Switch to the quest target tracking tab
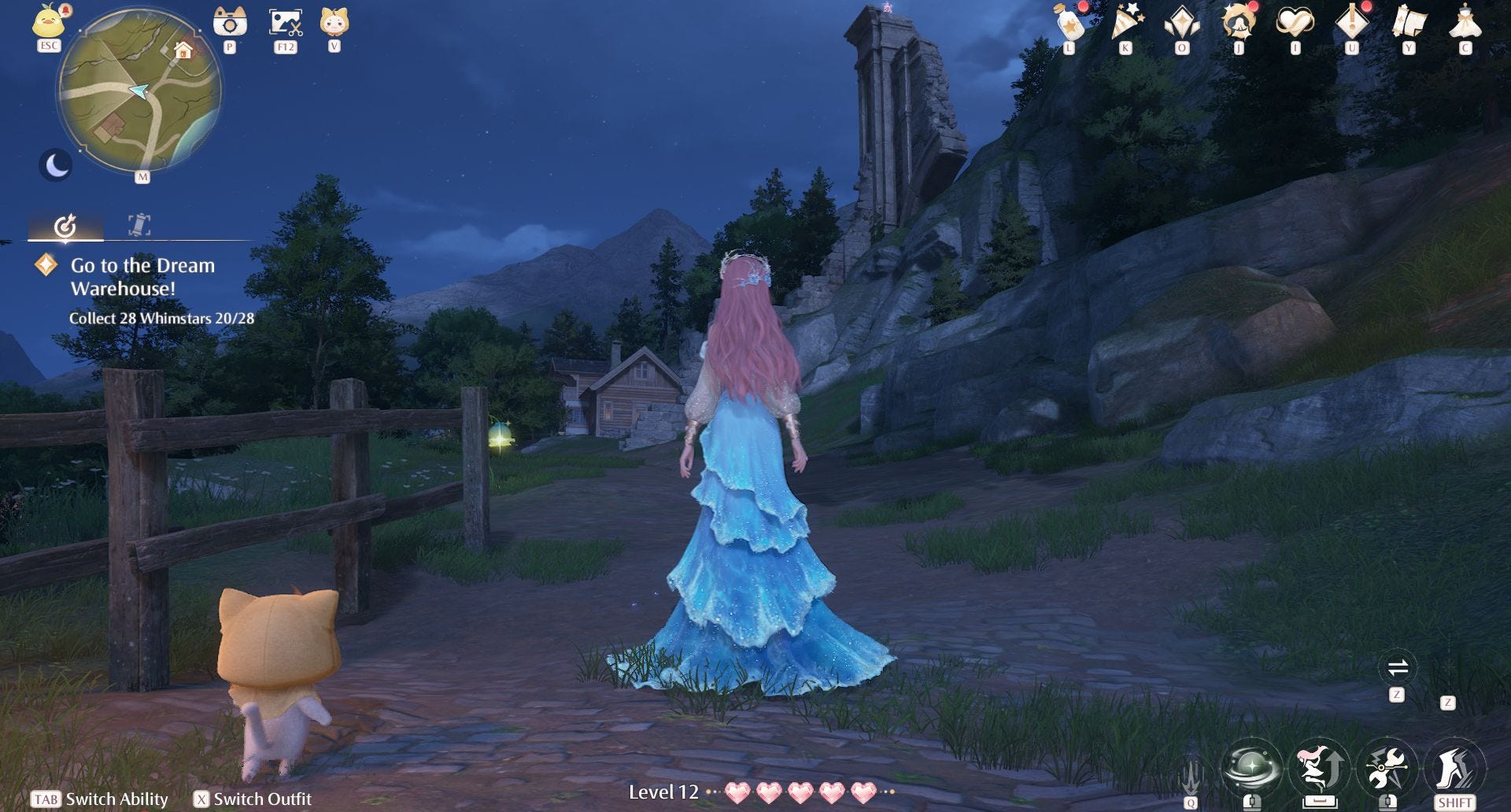The width and height of the screenshot is (1511, 812). click(x=65, y=226)
